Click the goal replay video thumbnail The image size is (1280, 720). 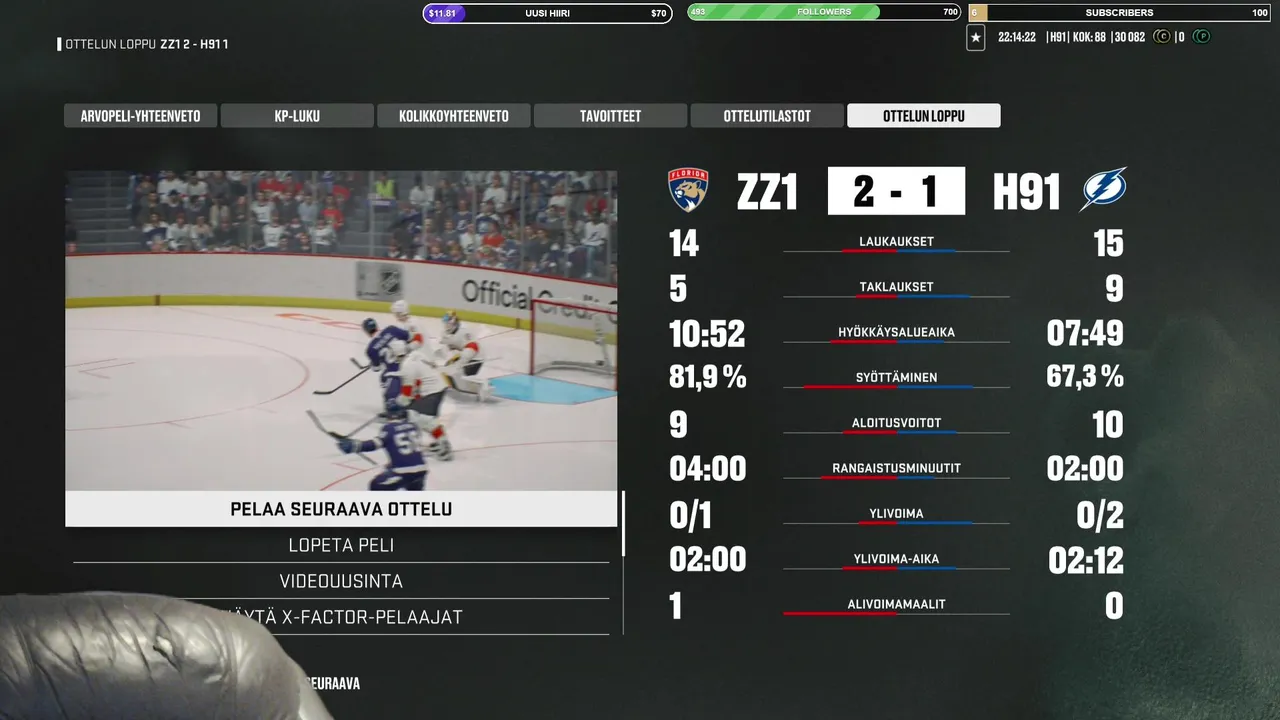341,330
